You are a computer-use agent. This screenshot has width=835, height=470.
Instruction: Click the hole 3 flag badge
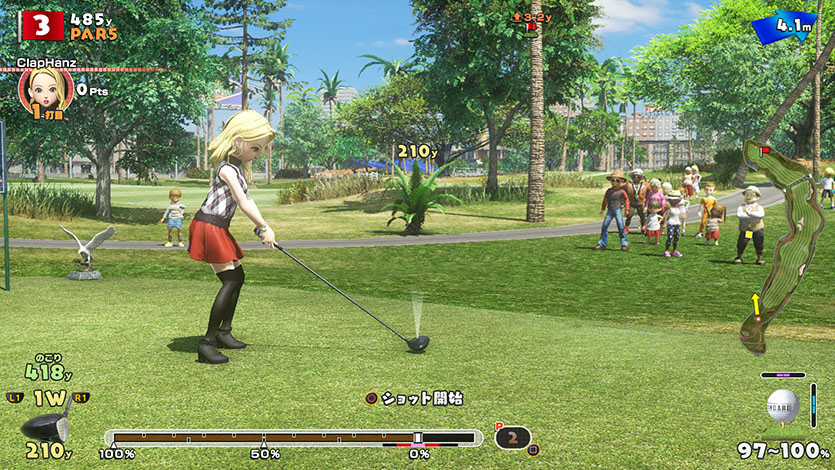coord(42,25)
